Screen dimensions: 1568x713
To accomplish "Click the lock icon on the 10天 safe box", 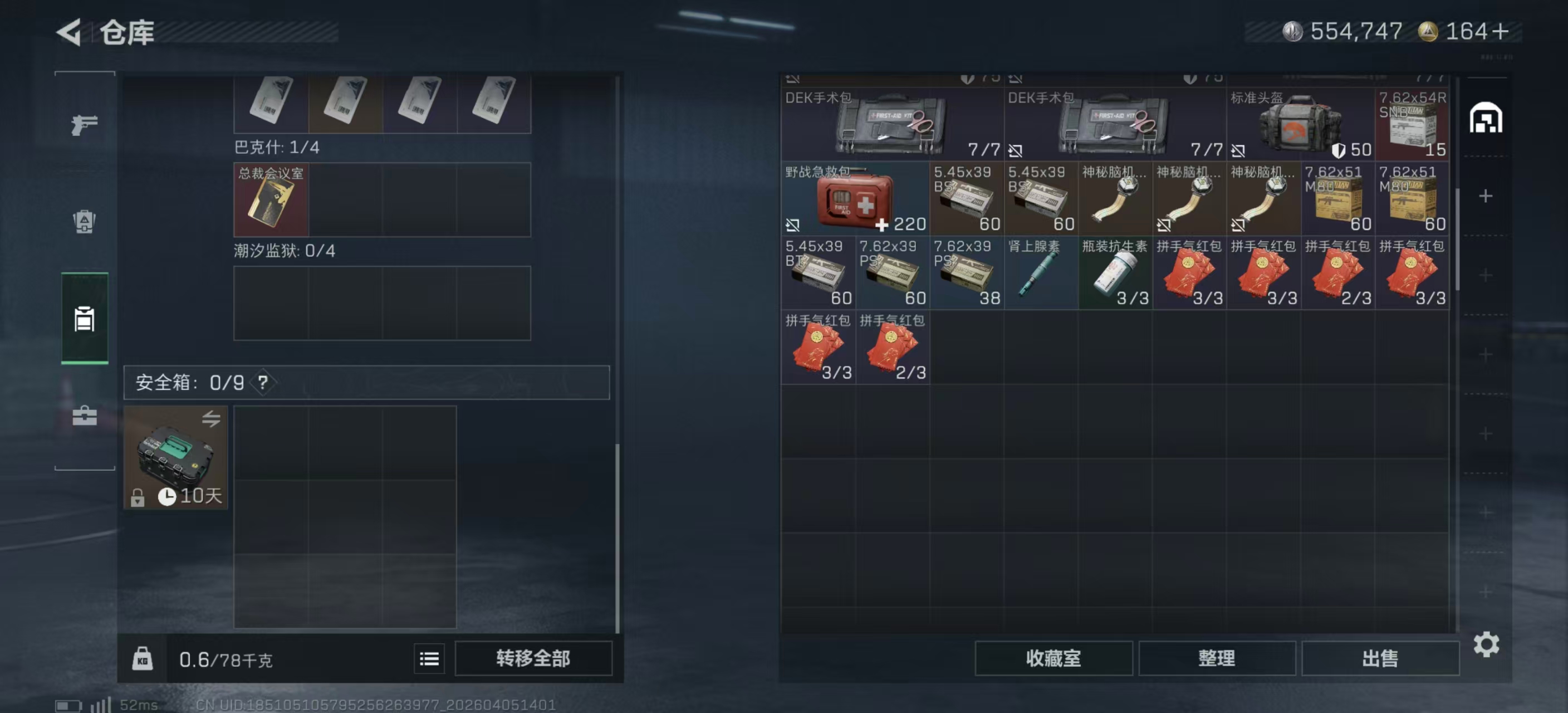I will click(x=139, y=498).
